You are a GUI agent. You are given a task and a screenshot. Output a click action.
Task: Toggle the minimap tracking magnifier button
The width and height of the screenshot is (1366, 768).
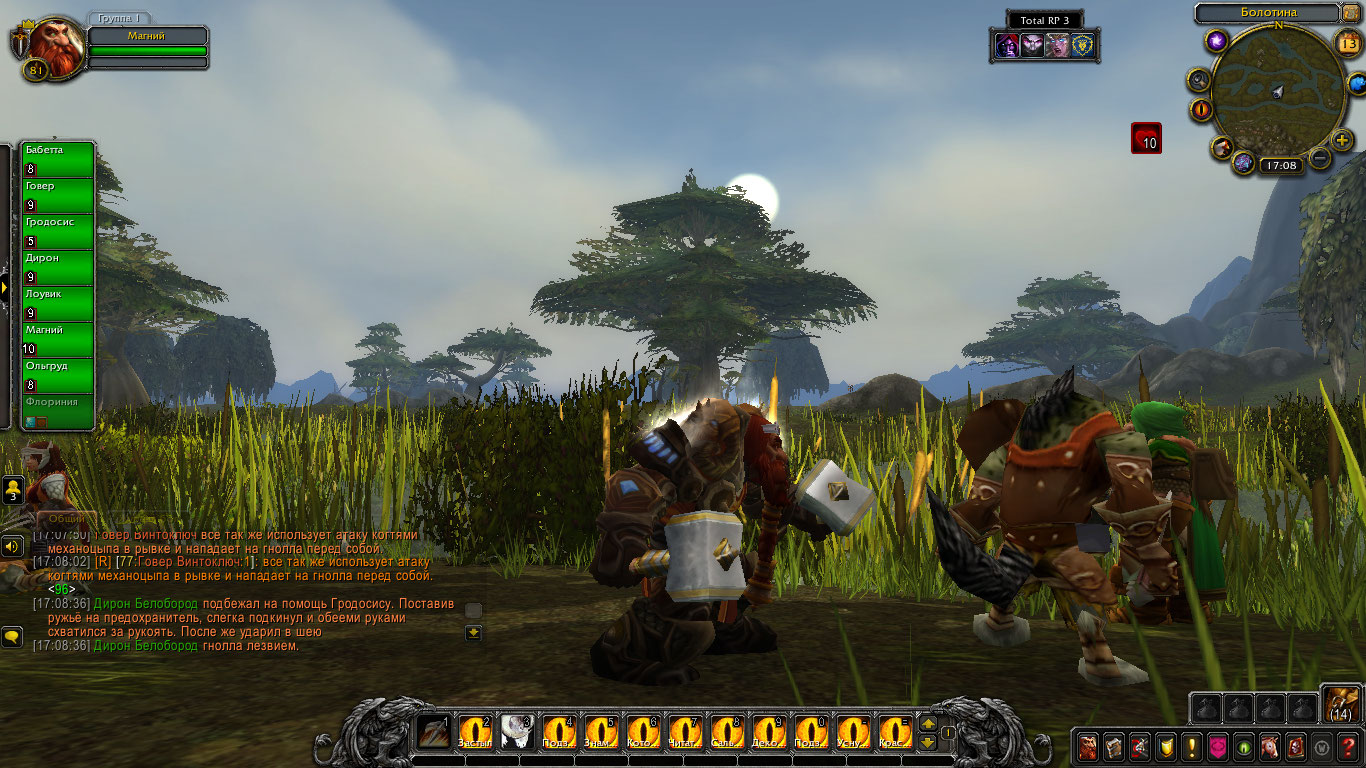coord(1199,79)
